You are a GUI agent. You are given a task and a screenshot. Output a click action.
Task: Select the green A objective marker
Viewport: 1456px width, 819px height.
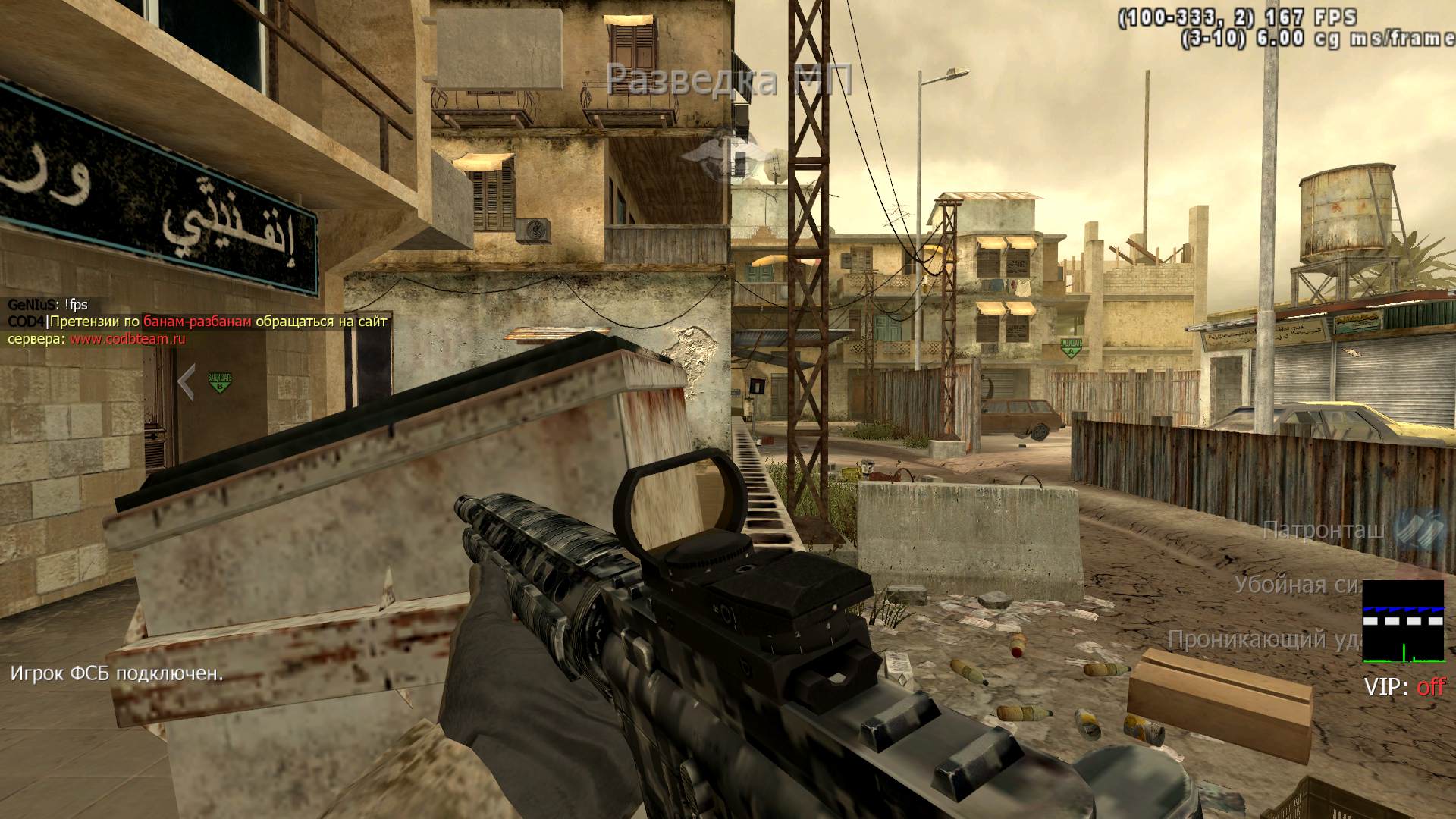click(1072, 347)
